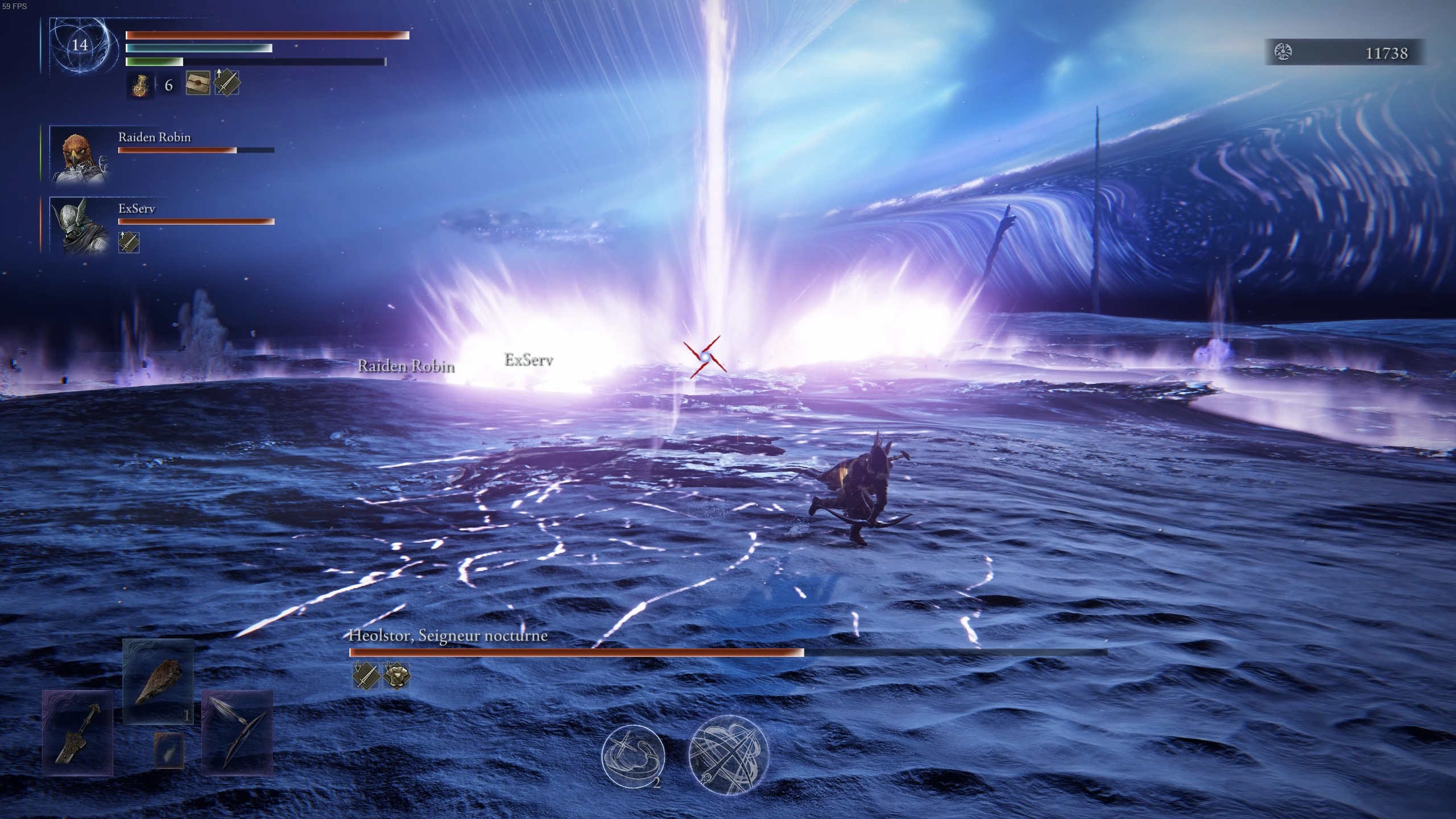Click the healing flask icon
Viewport: 1456px width, 819px height.
(140, 85)
